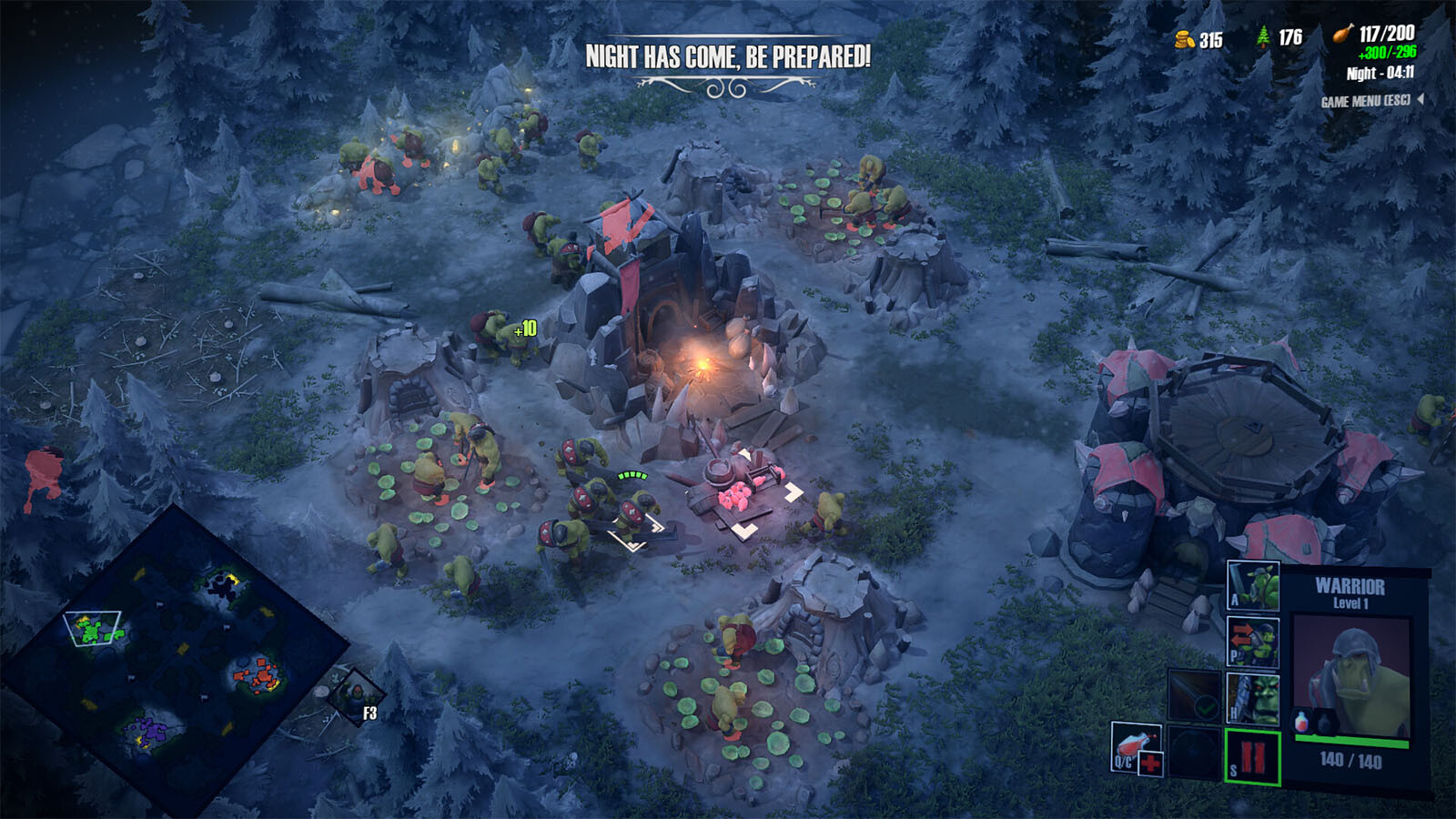1456x819 pixels.
Task: Select the Hold position orc face command
Action: coord(1253,698)
